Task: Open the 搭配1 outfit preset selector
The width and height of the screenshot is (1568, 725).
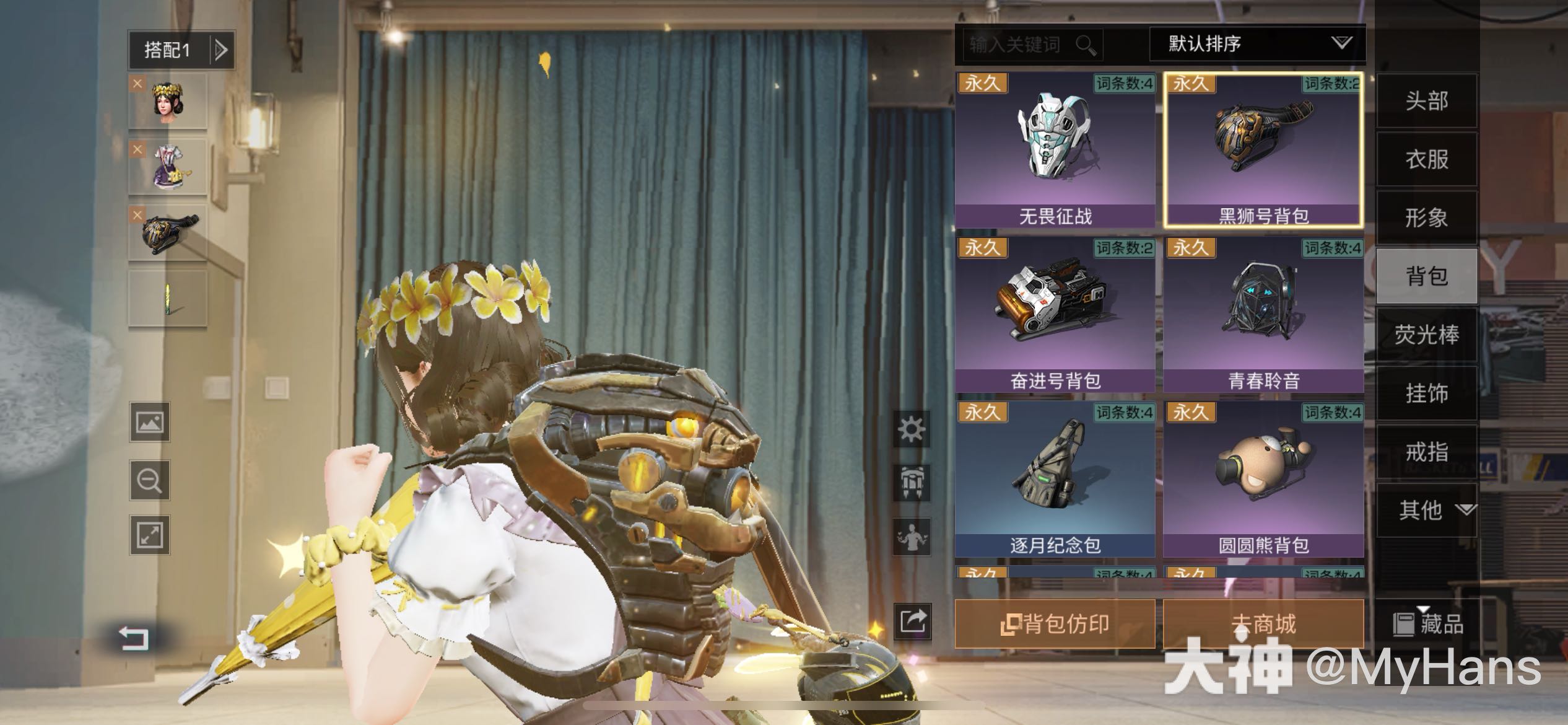Action: tap(181, 50)
